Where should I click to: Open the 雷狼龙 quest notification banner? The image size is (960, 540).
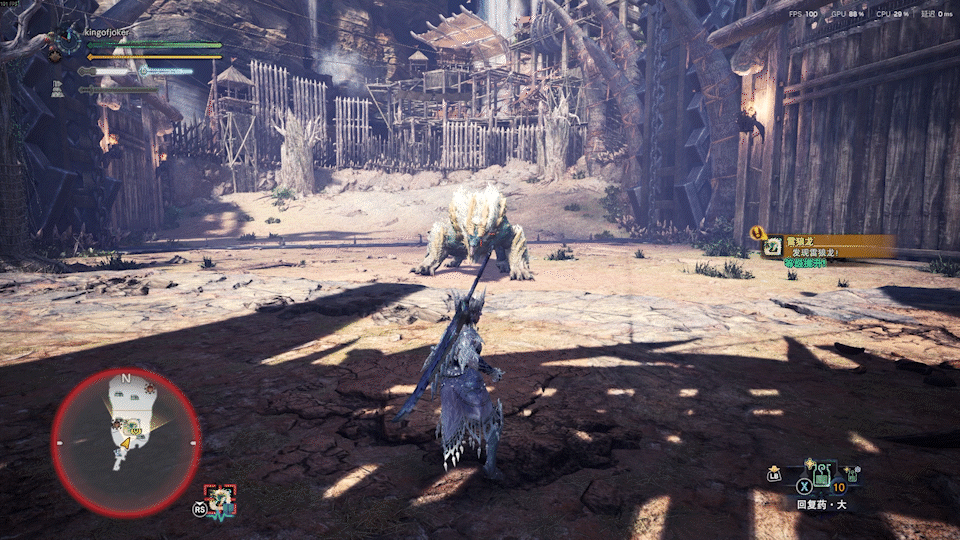click(x=828, y=247)
